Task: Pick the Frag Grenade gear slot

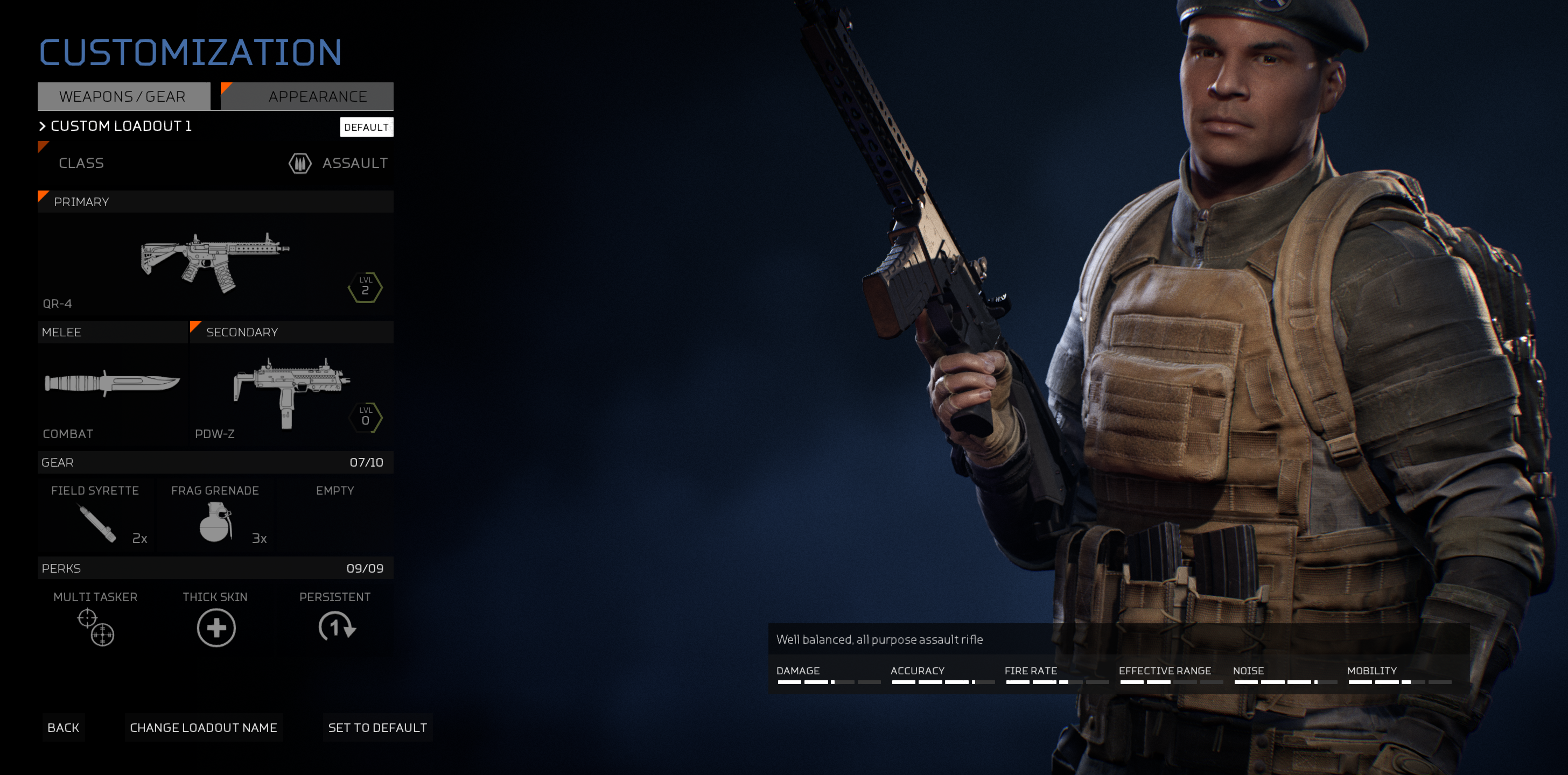Action: point(215,514)
